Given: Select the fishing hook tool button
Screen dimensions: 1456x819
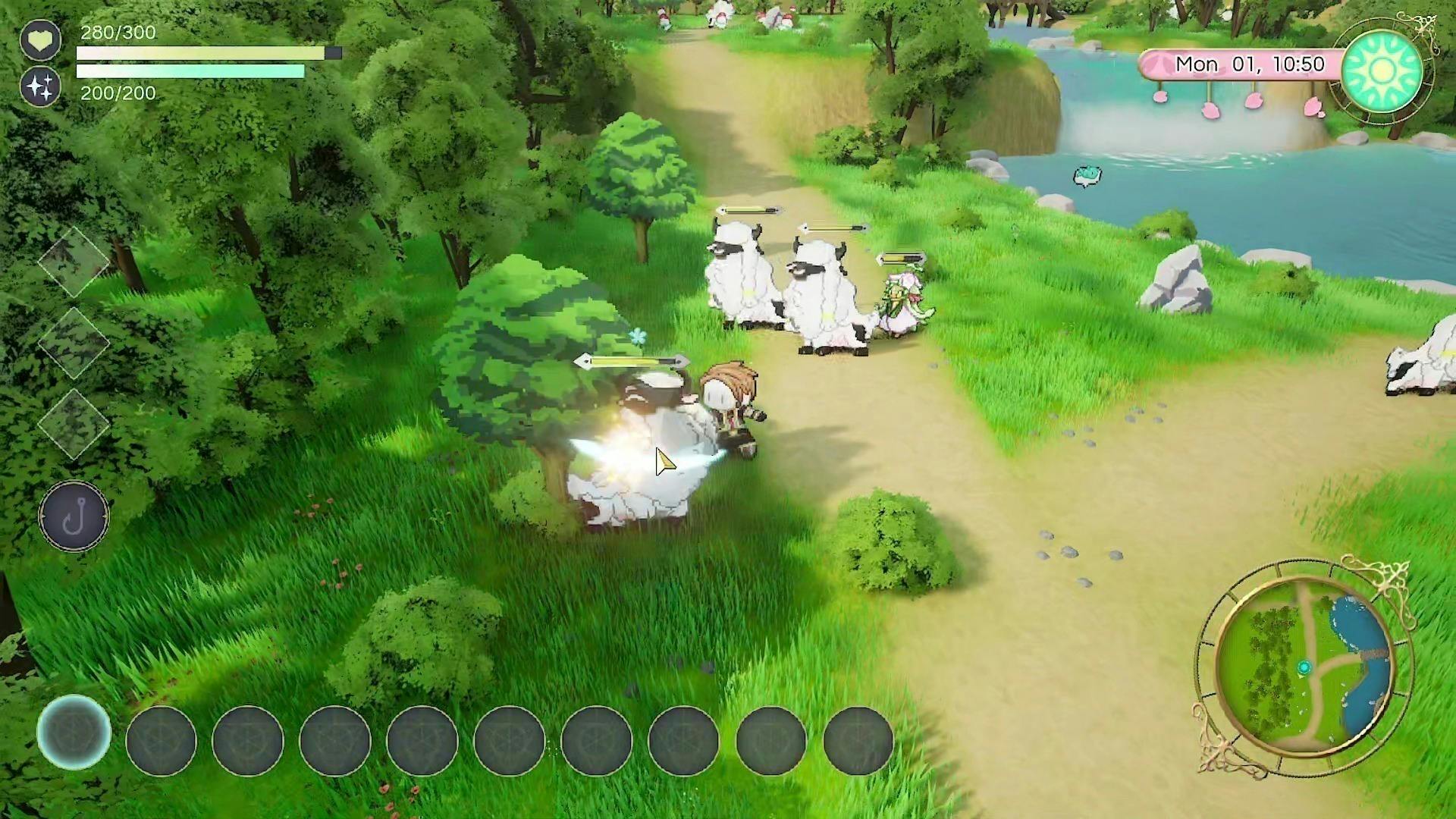Looking at the screenshot, I should [x=74, y=516].
